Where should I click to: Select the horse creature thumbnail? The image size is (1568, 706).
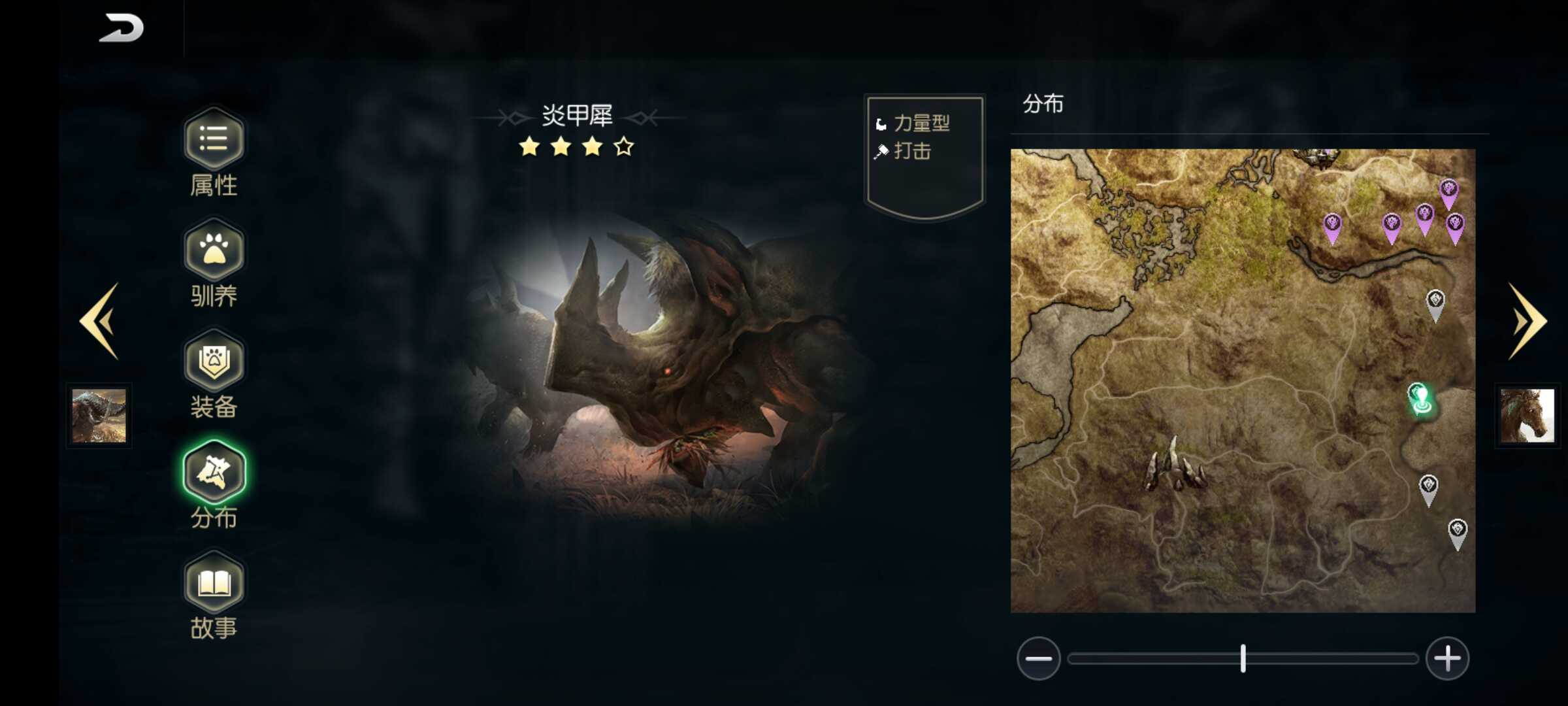1527,416
